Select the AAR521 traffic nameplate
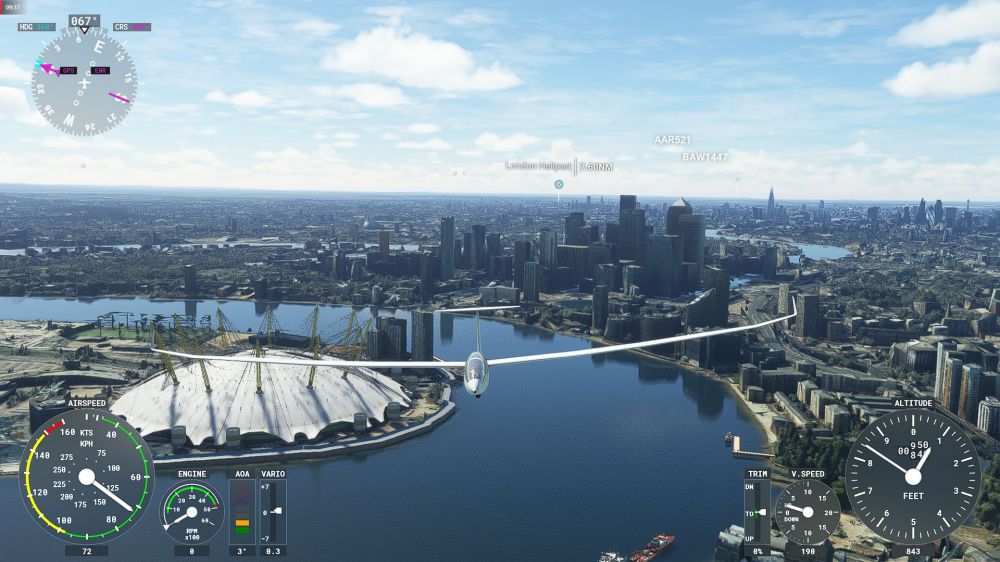1000x562 pixels. [x=672, y=140]
